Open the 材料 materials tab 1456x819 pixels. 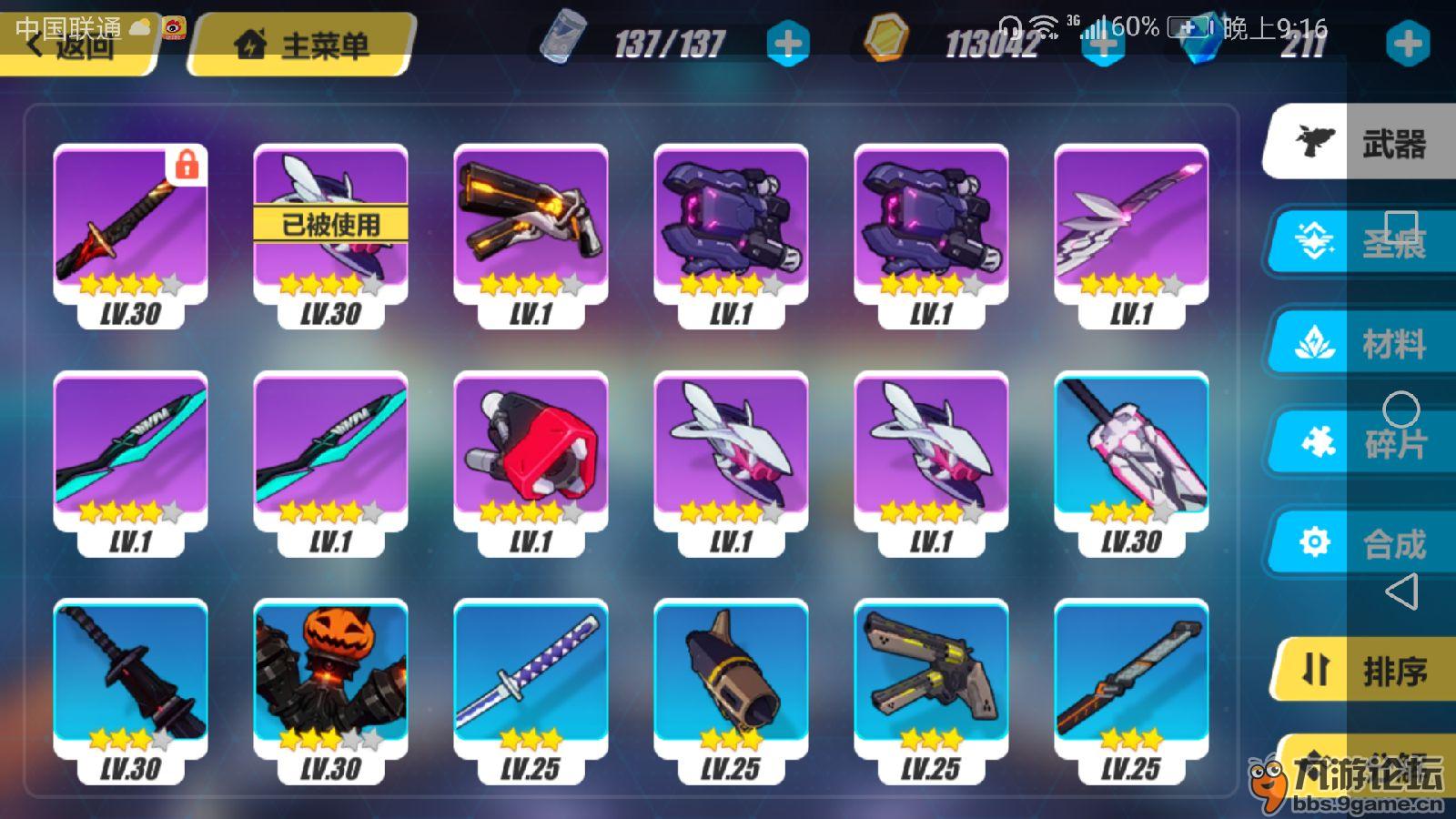pyautogui.click(x=1360, y=343)
